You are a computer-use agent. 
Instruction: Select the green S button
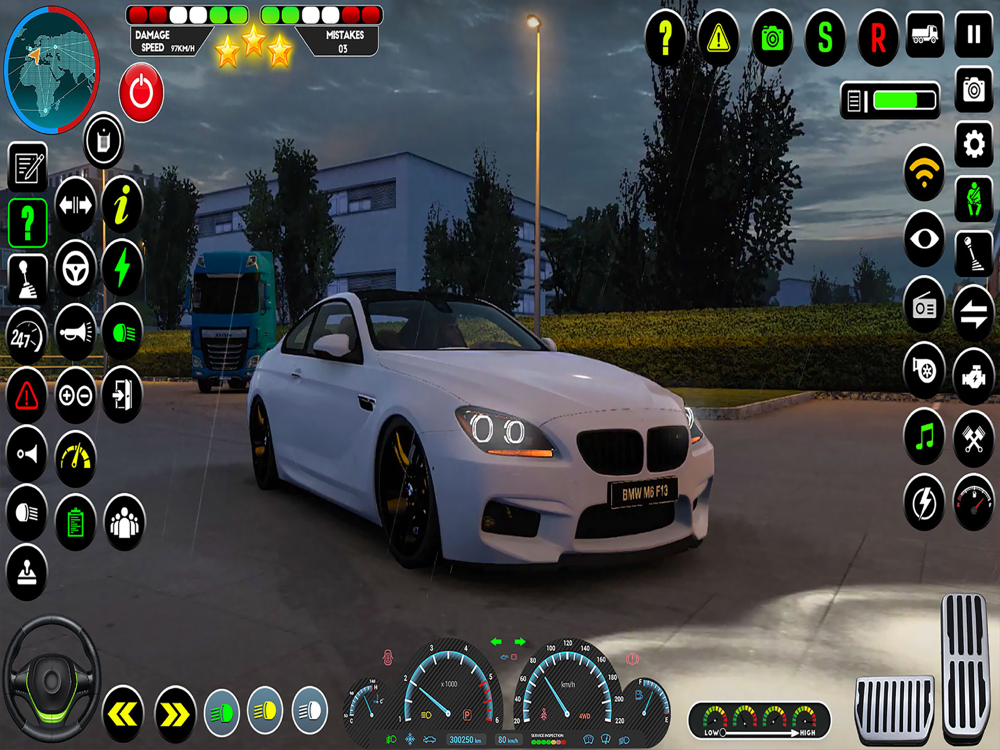pyautogui.click(x=825, y=38)
